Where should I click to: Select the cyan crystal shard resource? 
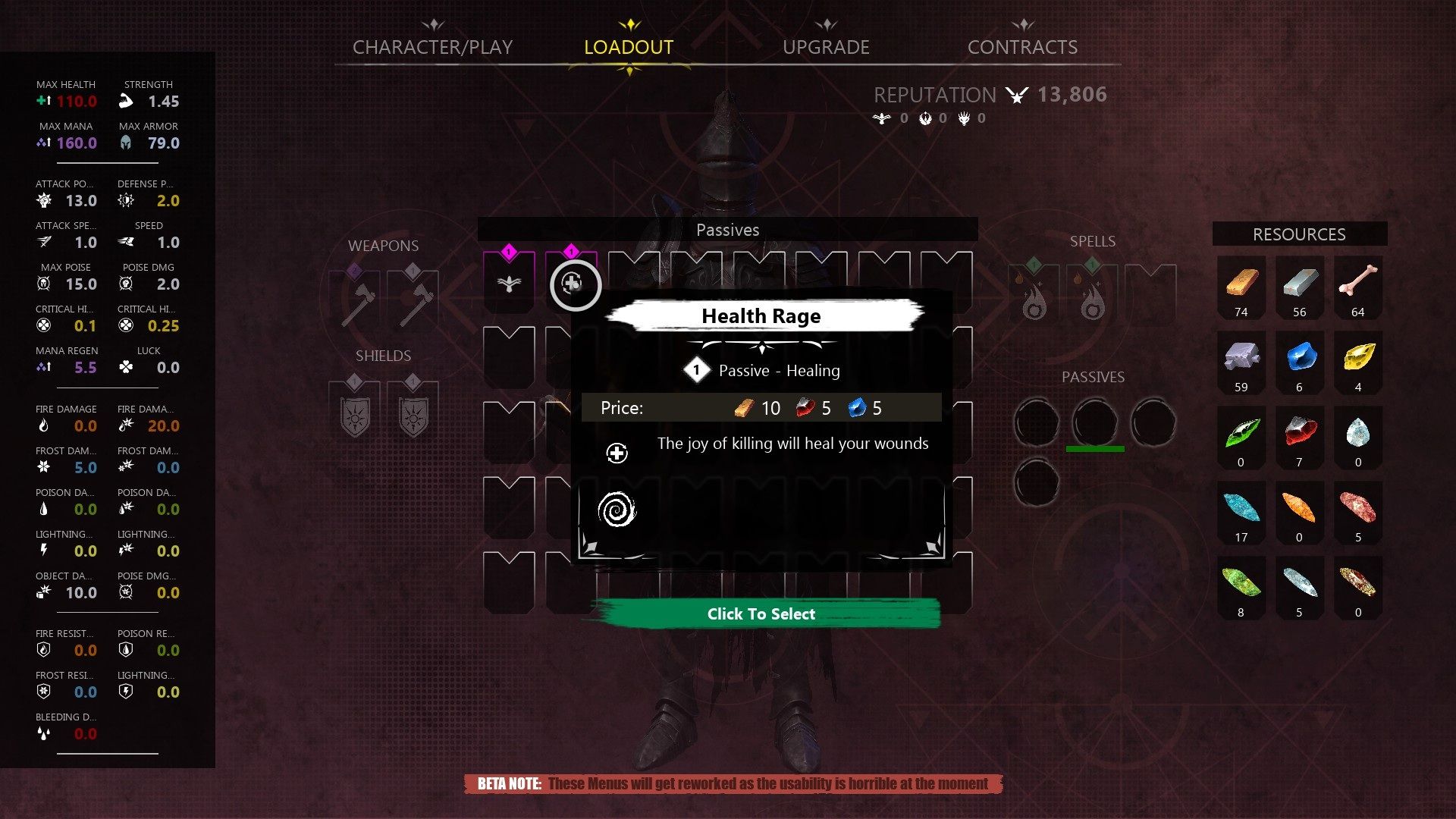coord(1241,508)
